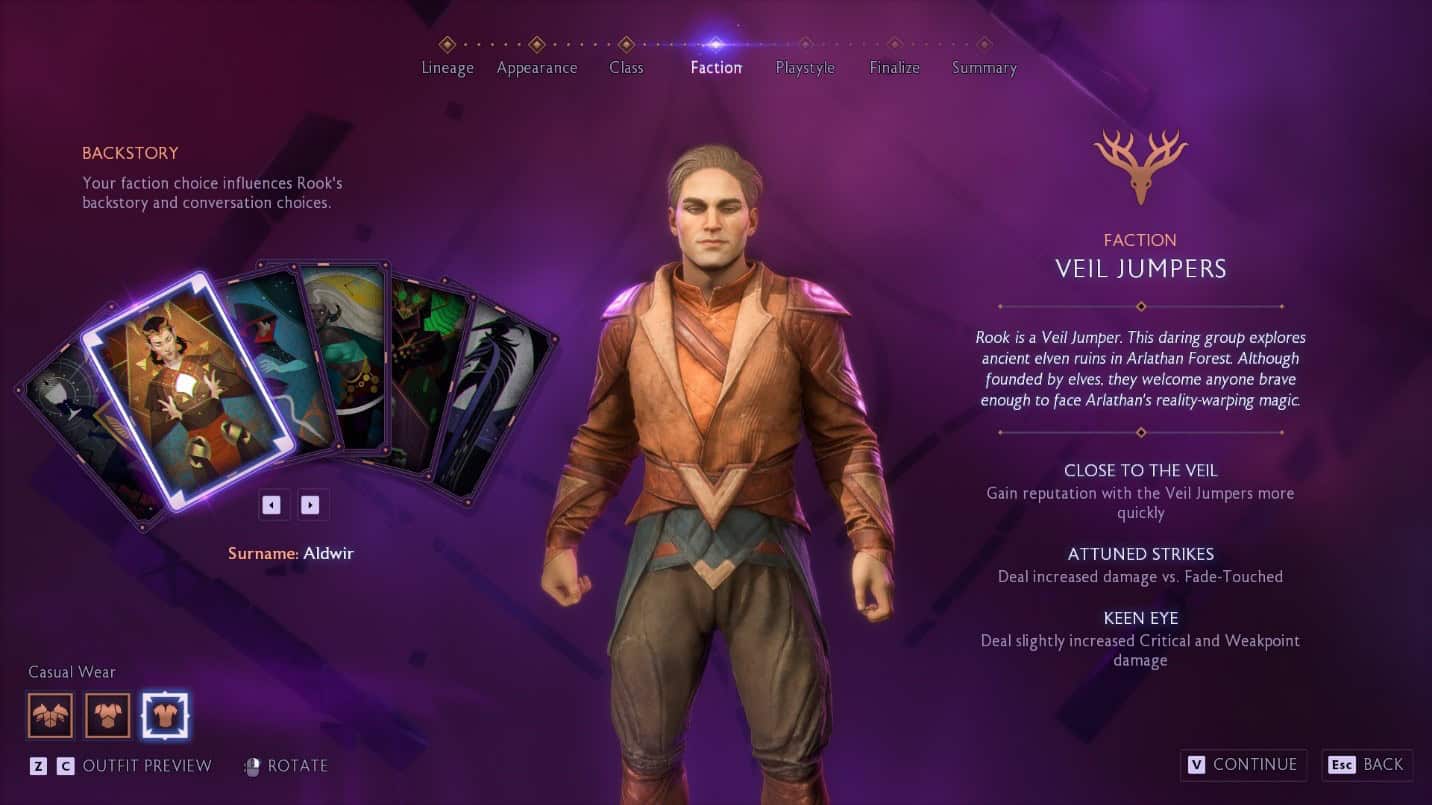Image resolution: width=1432 pixels, height=805 pixels.
Task: Go to the Appearance step
Action: coord(537,66)
